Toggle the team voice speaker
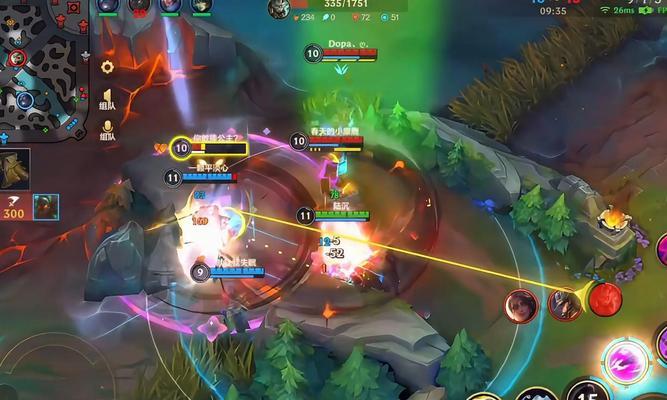Image resolution: width=667 pixels, height=400 pixels. pyautogui.click(x=107, y=99)
